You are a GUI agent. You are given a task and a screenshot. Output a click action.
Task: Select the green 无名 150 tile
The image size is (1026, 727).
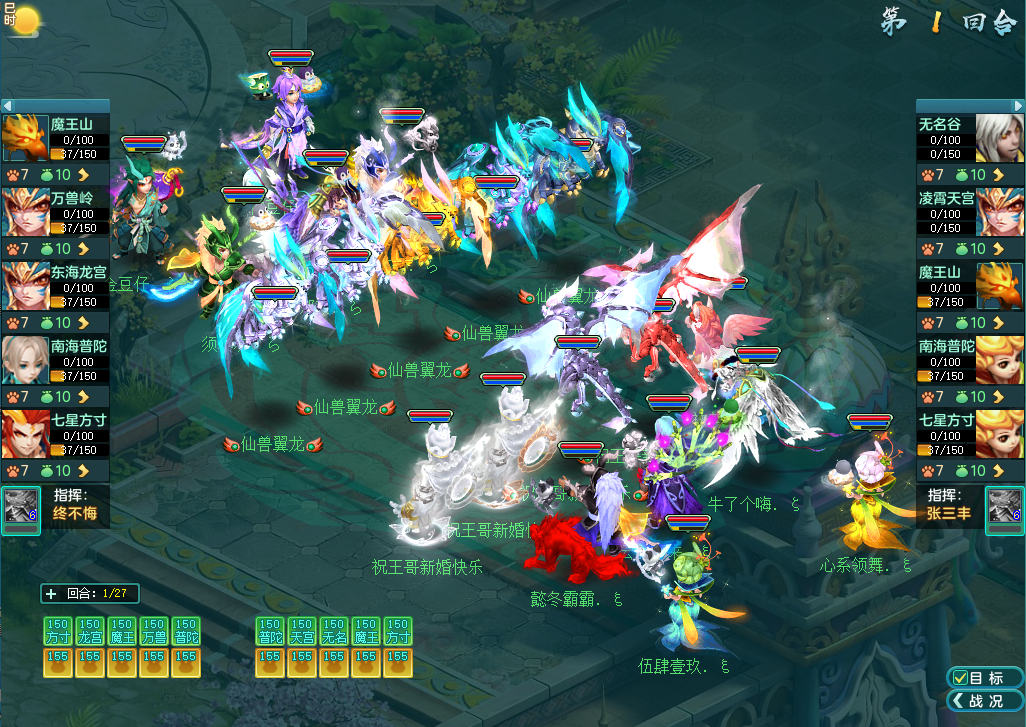pyautogui.click(x=334, y=630)
